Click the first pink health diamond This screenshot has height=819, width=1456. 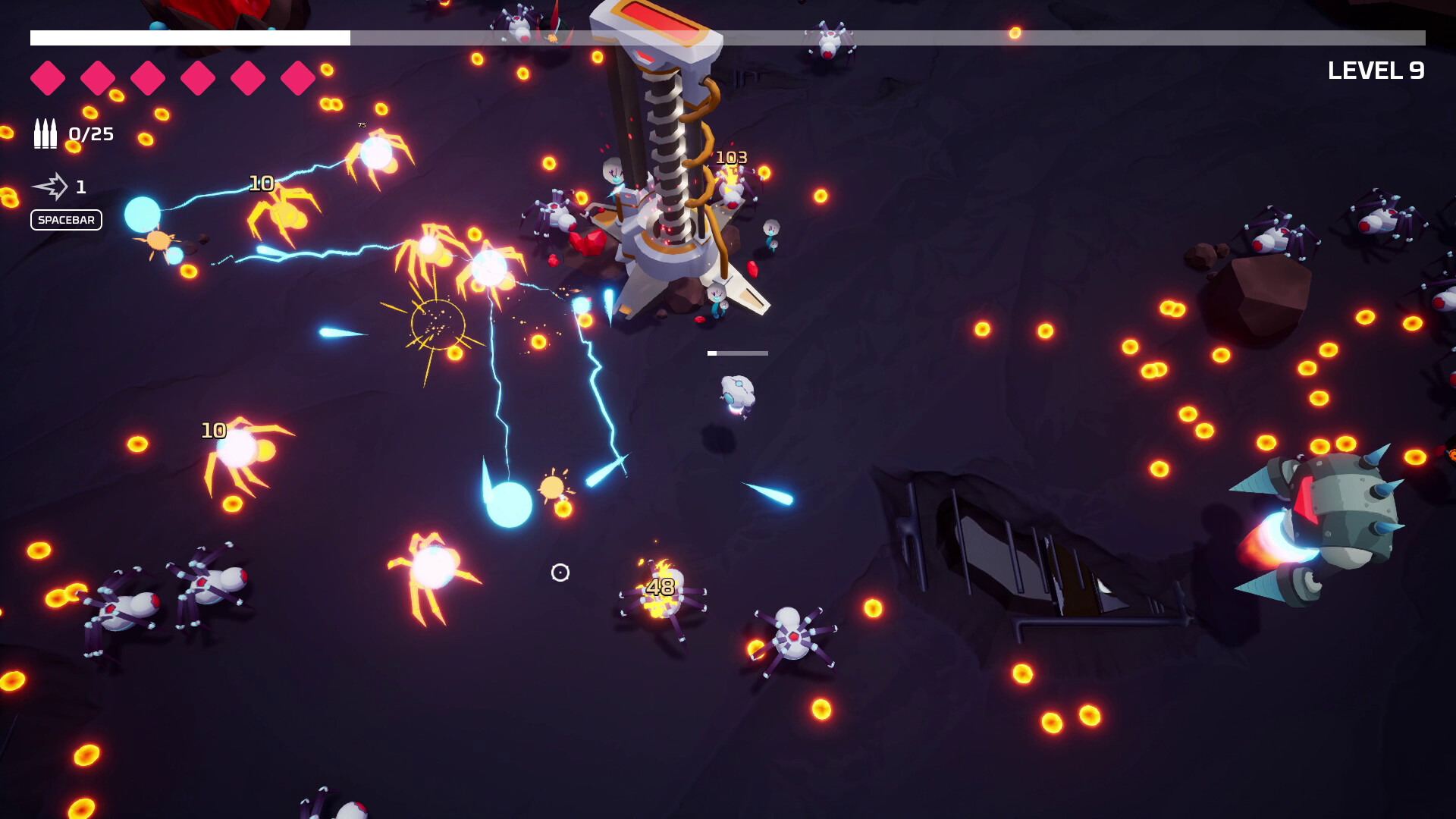coord(49,76)
